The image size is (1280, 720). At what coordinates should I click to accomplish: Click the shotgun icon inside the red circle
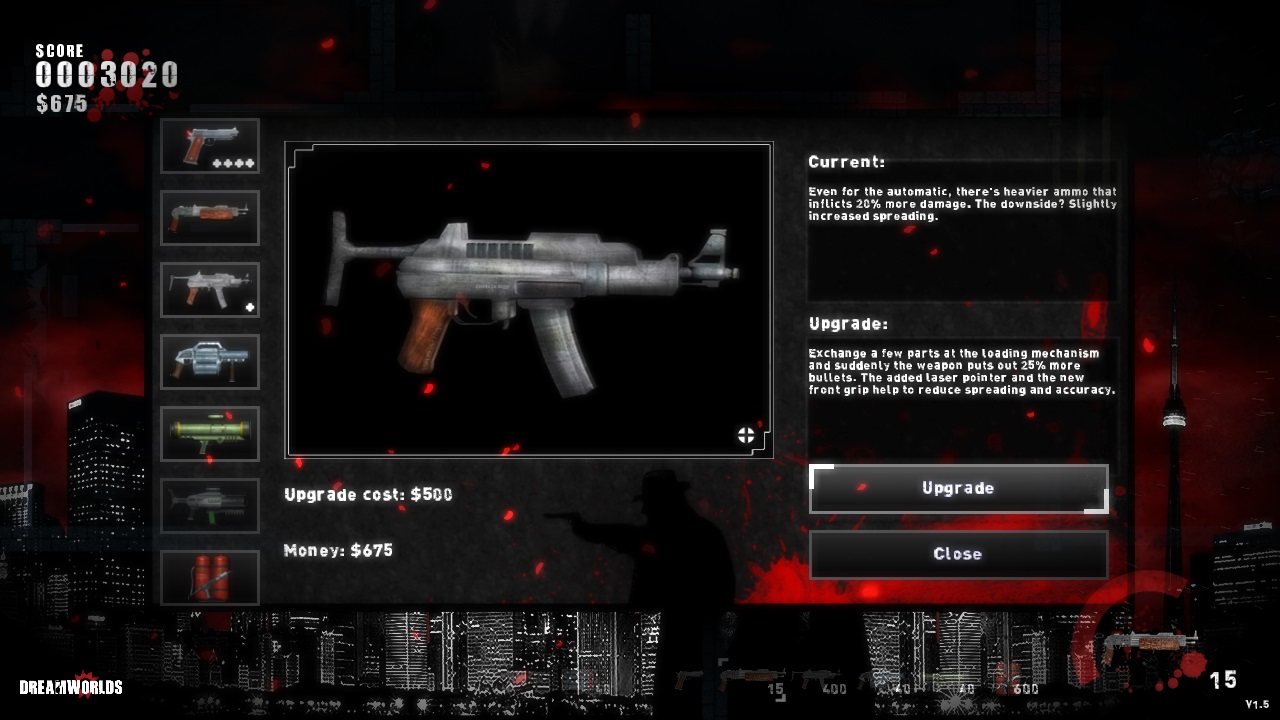pos(1150,642)
